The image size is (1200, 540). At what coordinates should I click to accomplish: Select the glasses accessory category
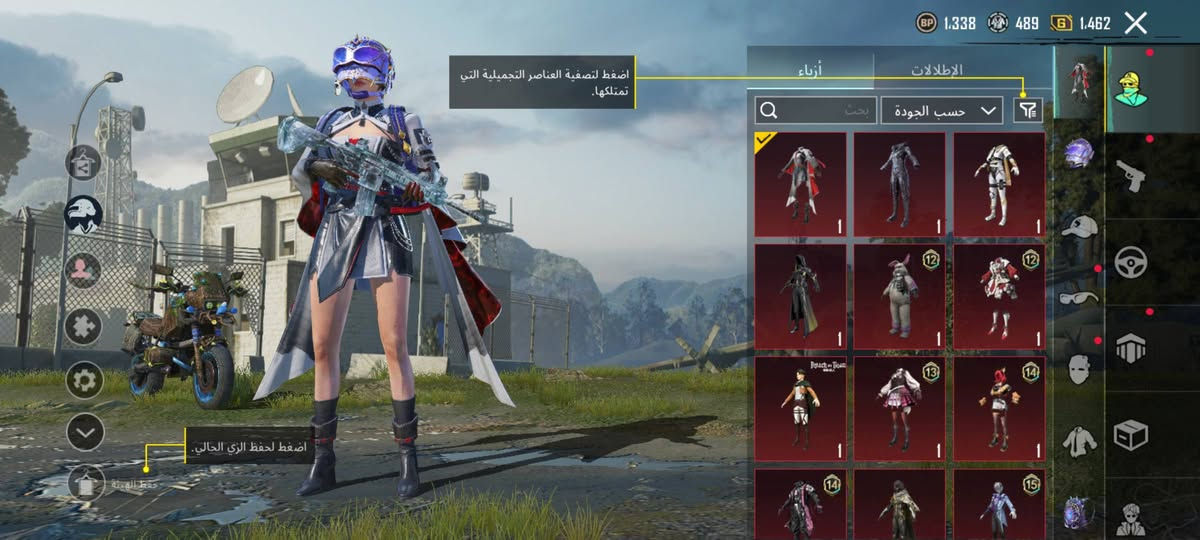click(1079, 297)
